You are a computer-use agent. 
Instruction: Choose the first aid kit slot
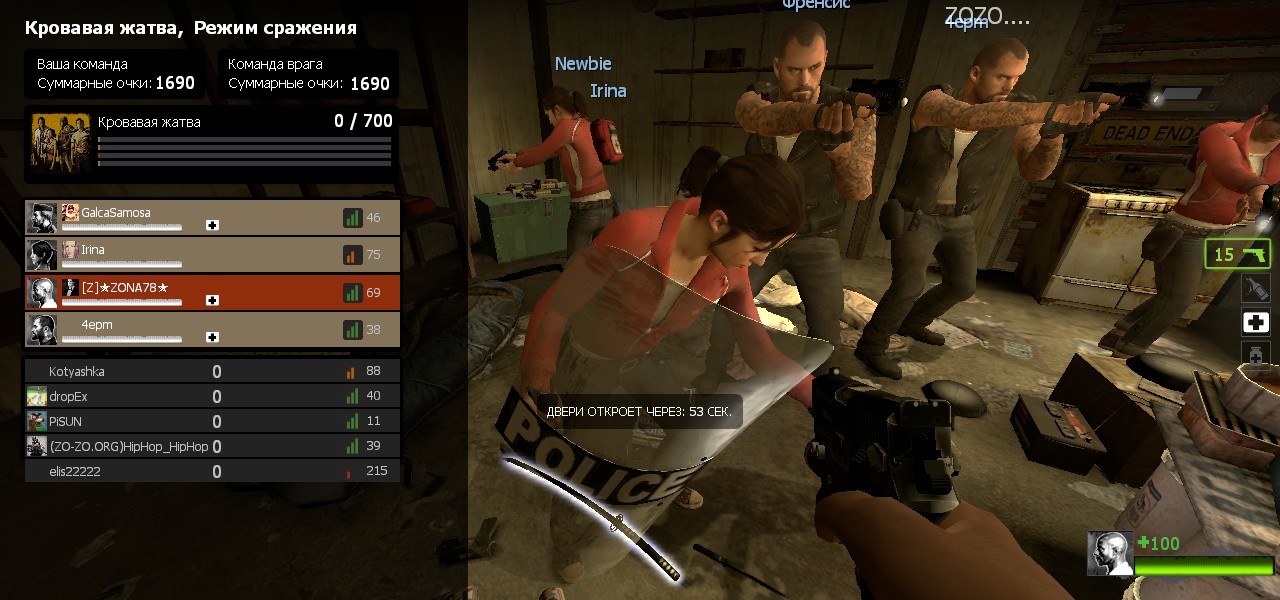[1256, 322]
